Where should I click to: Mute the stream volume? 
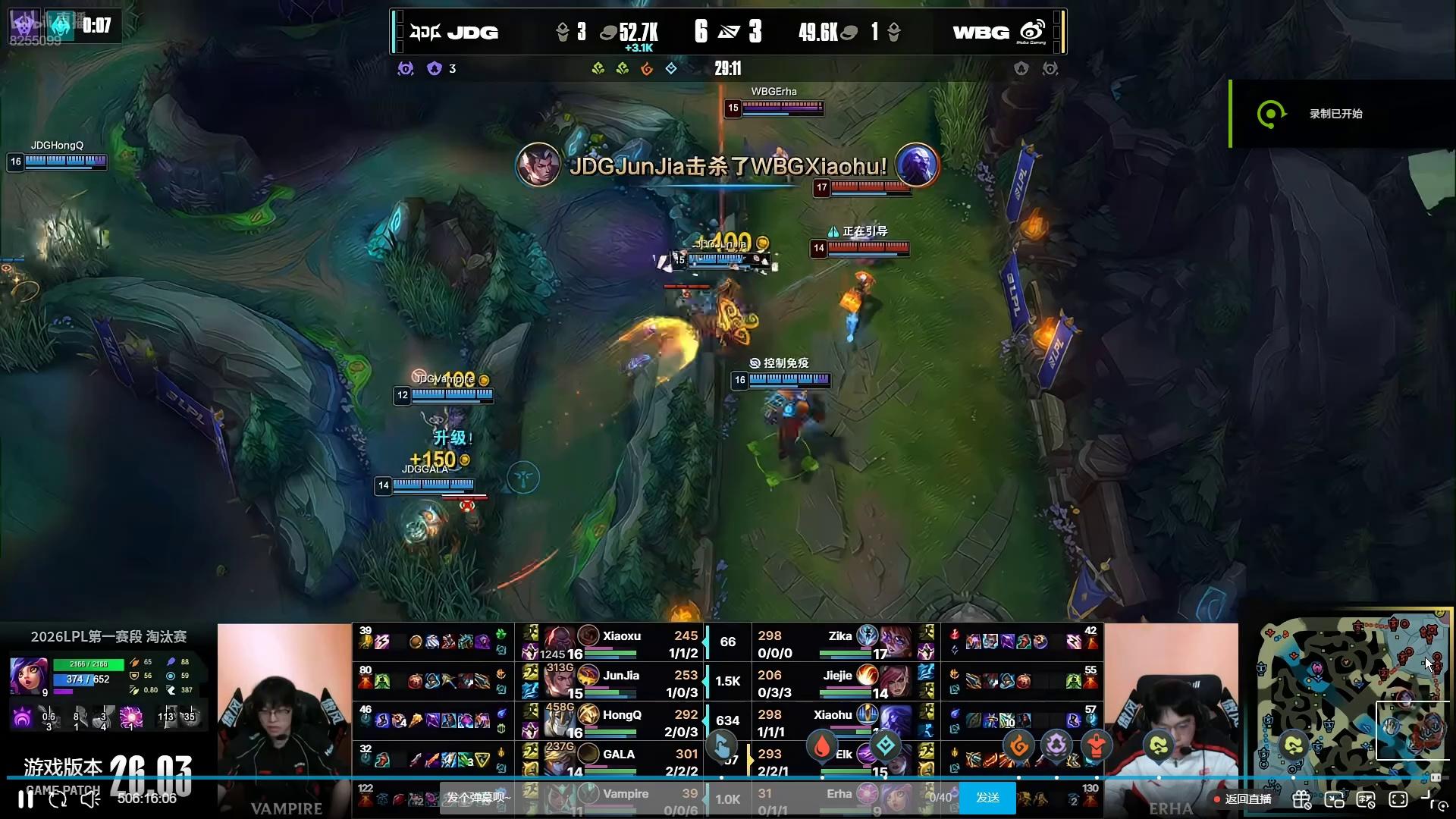[90, 799]
